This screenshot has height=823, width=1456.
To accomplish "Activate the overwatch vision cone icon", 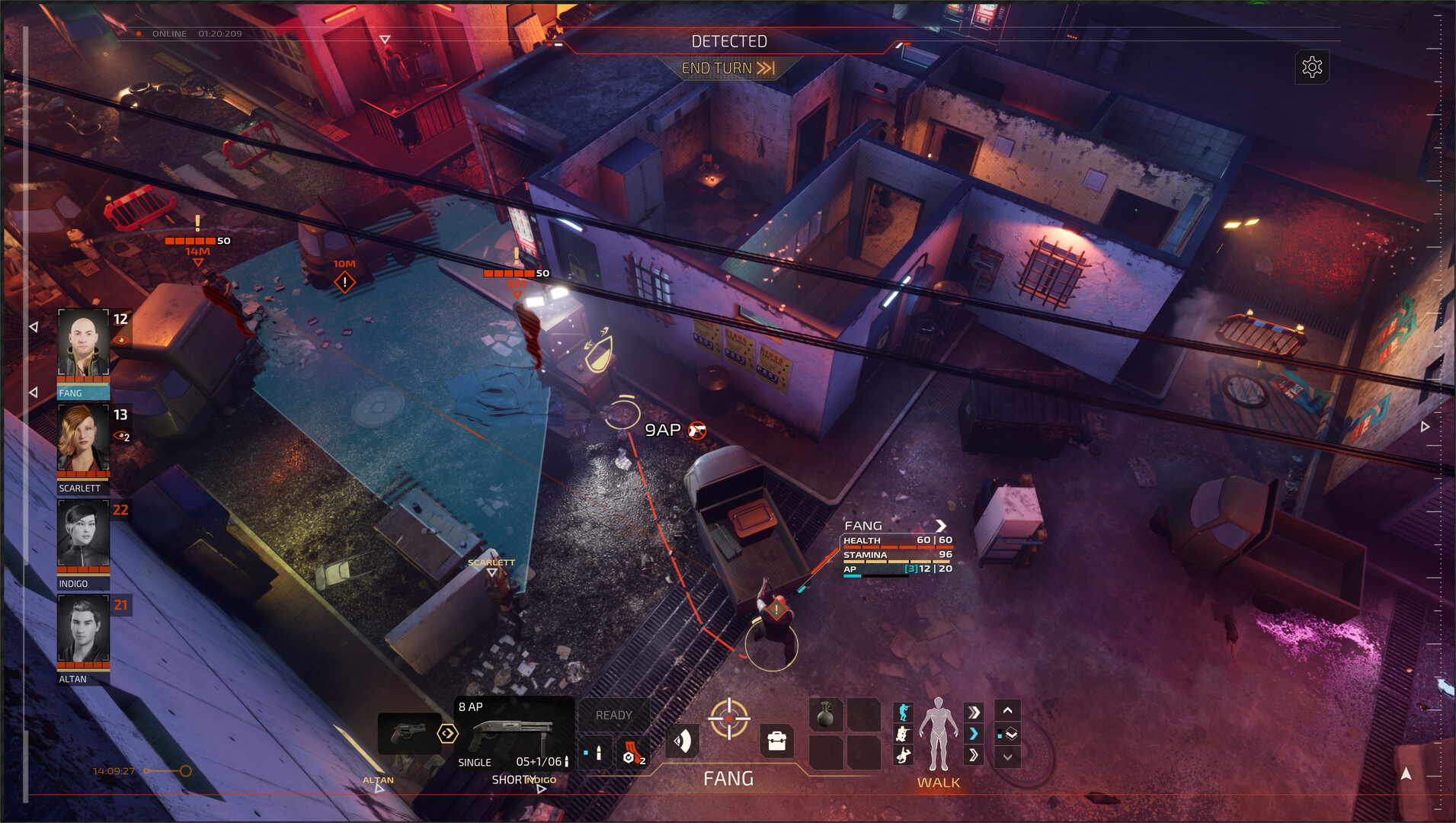I will click(x=683, y=739).
